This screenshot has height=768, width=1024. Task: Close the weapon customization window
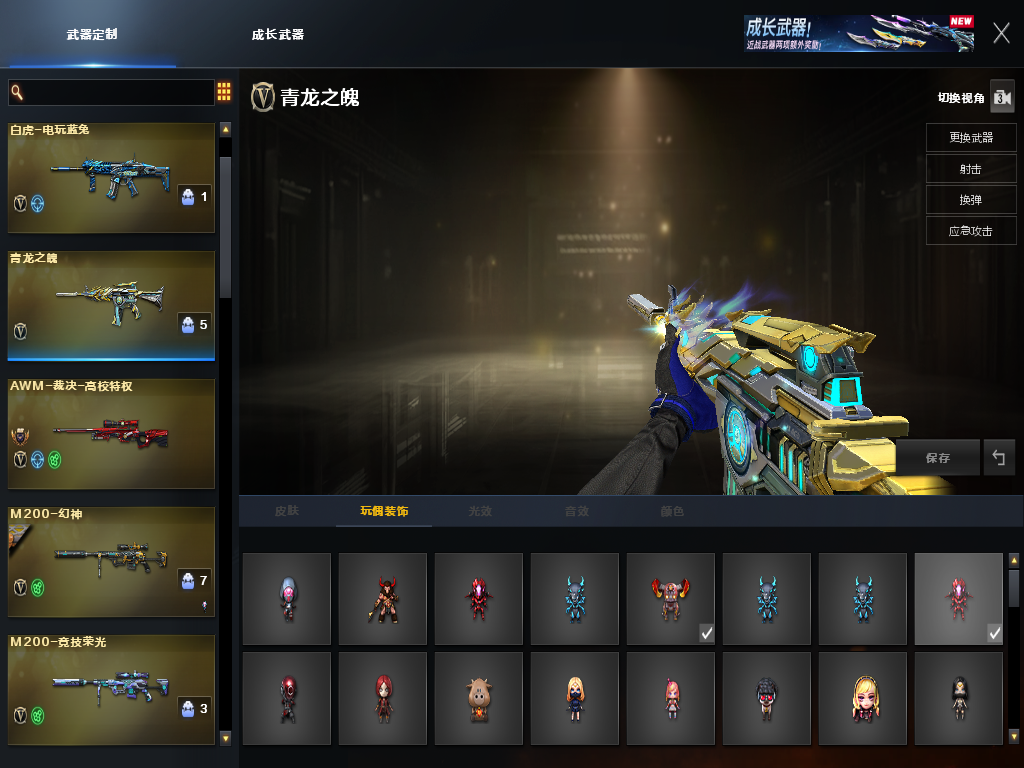(1001, 33)
